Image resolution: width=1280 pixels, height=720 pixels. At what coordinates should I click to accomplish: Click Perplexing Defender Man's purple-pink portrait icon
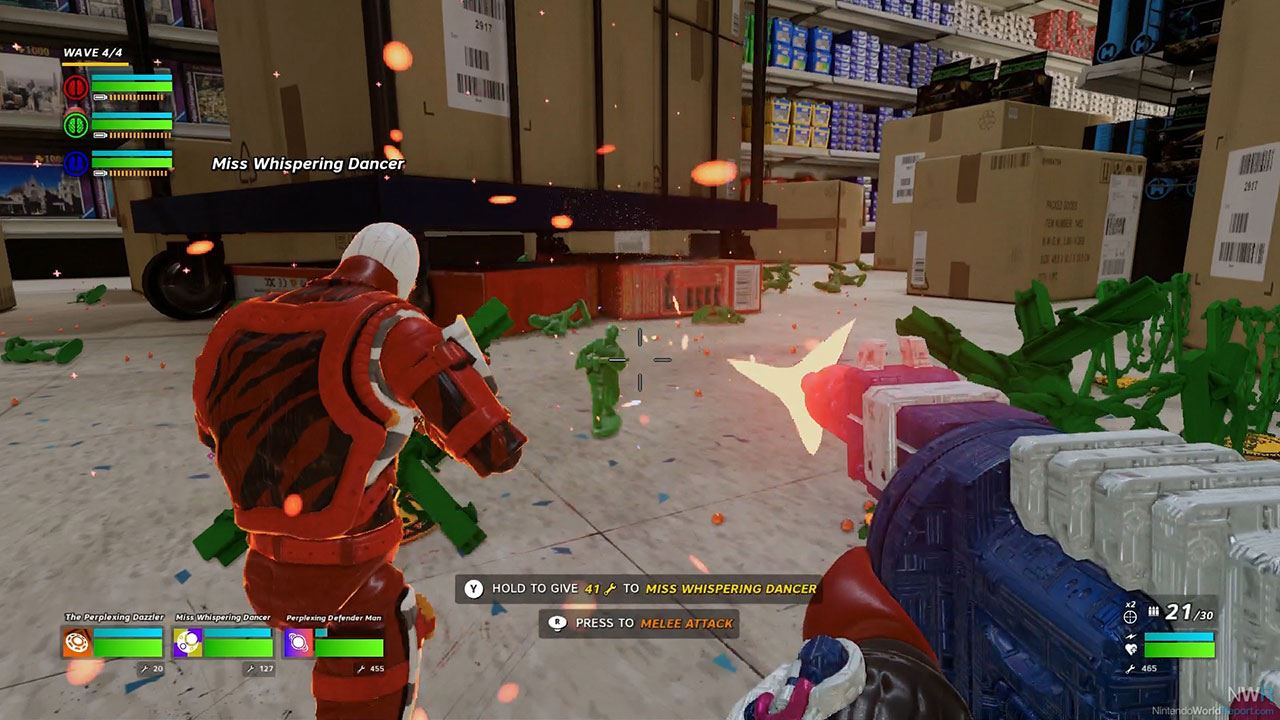pyautogui.click(x=298, y=642)
